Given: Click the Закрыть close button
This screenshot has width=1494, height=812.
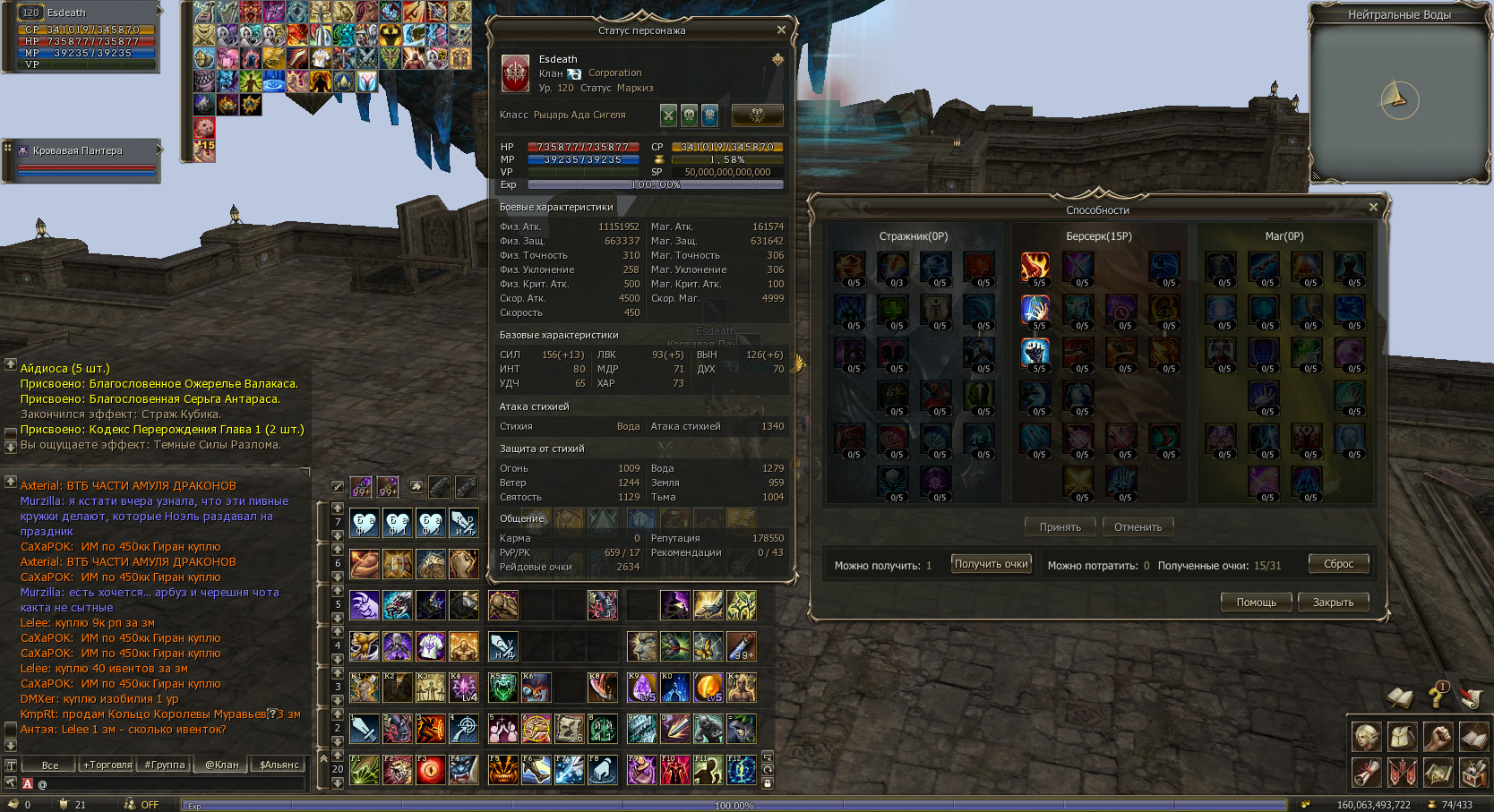Looking at the screenshot, I should point(1333,603).
